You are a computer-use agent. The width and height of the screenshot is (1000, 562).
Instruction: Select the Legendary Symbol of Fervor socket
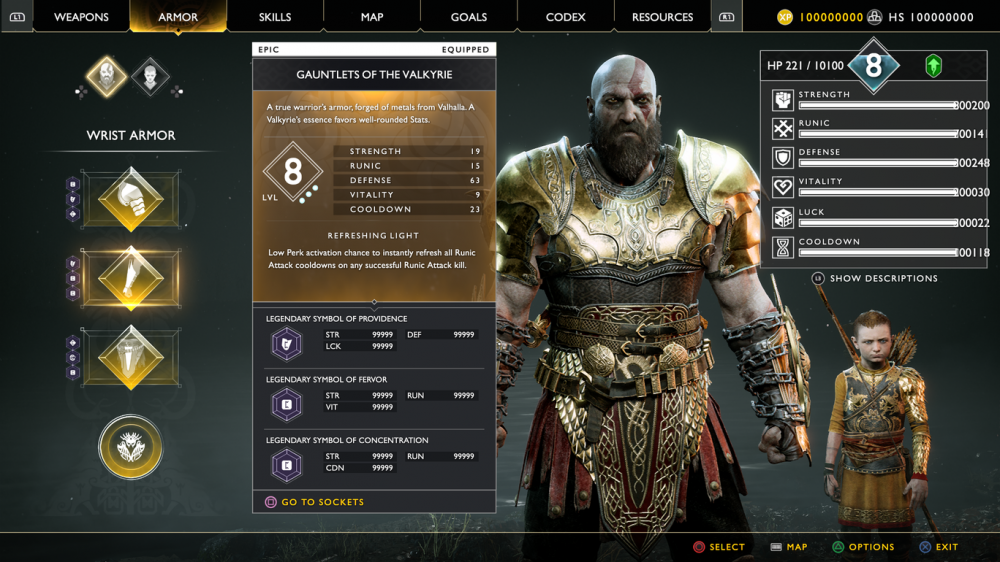click(x=288, y=404)
